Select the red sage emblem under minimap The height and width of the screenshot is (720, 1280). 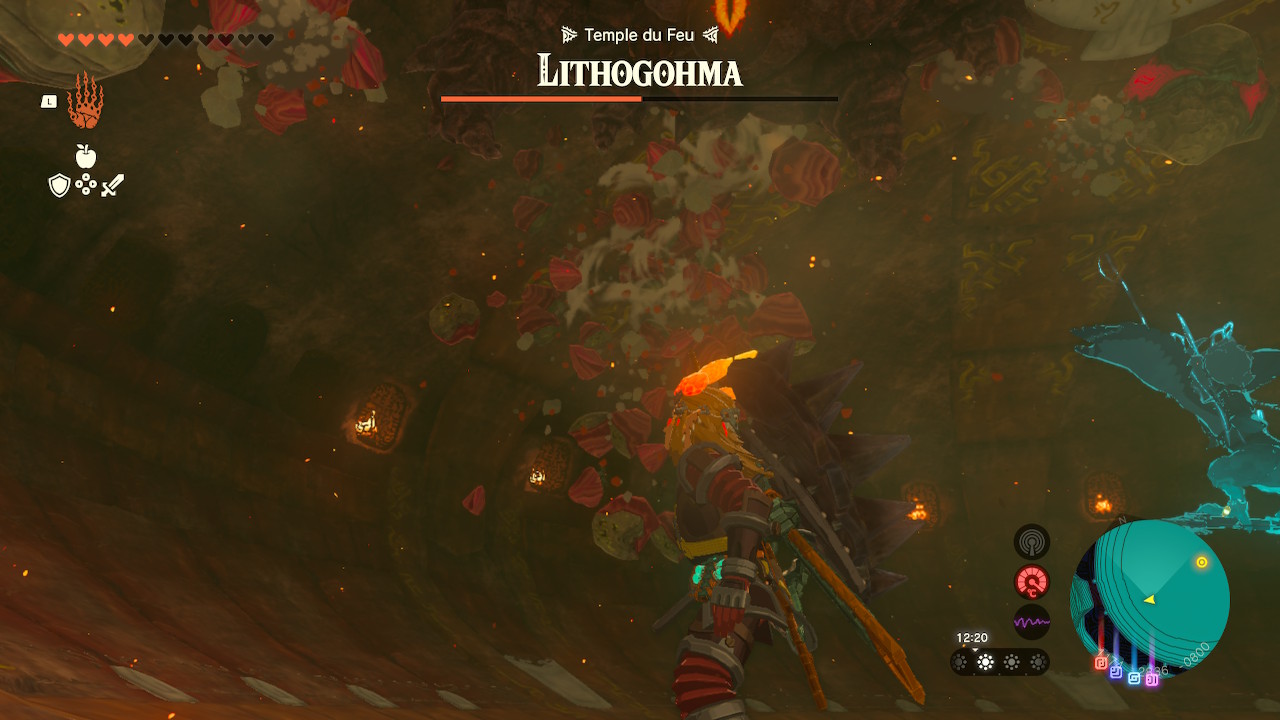(x=1101, y=662)
